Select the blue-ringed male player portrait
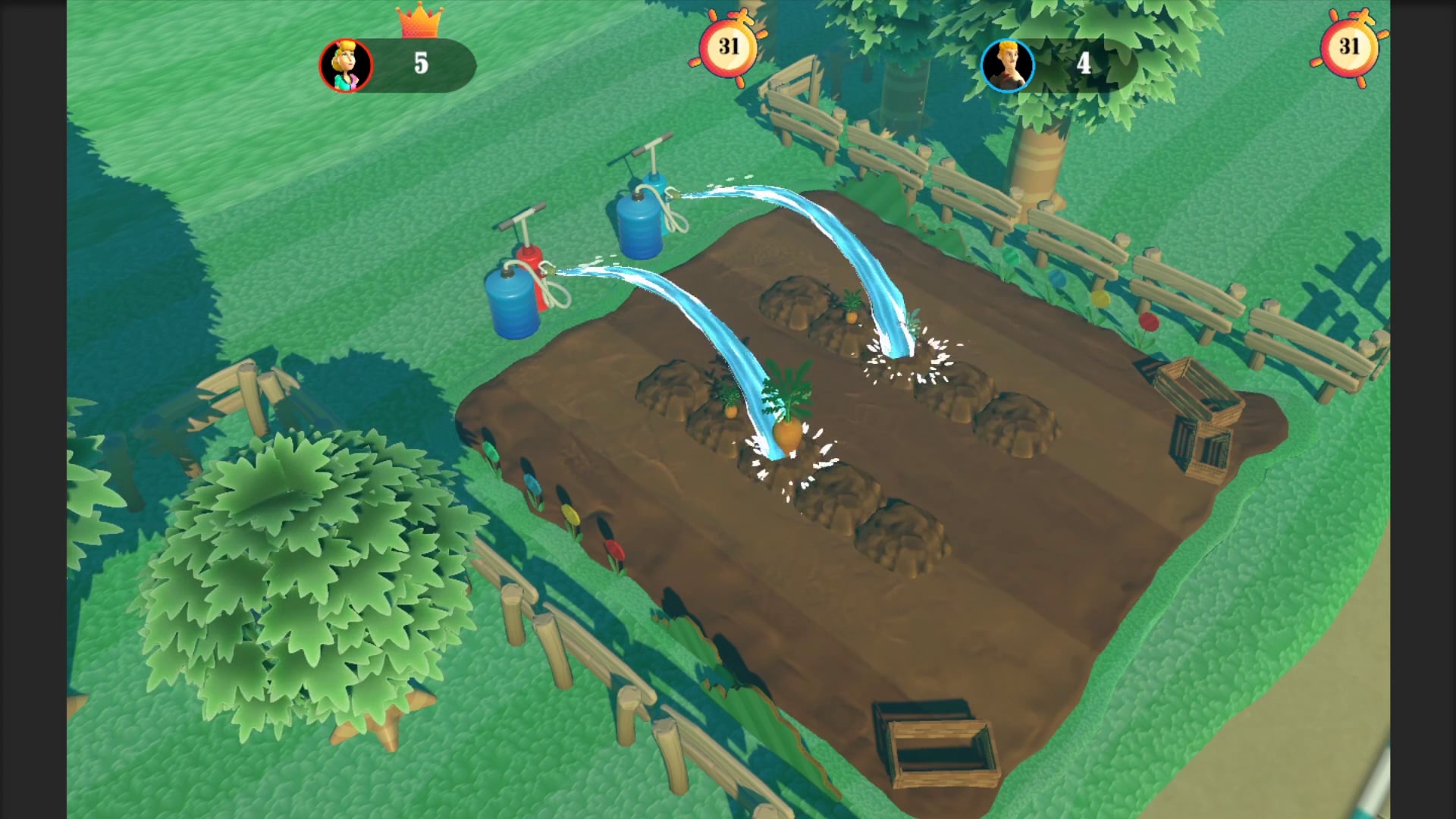 point(1008,65)
